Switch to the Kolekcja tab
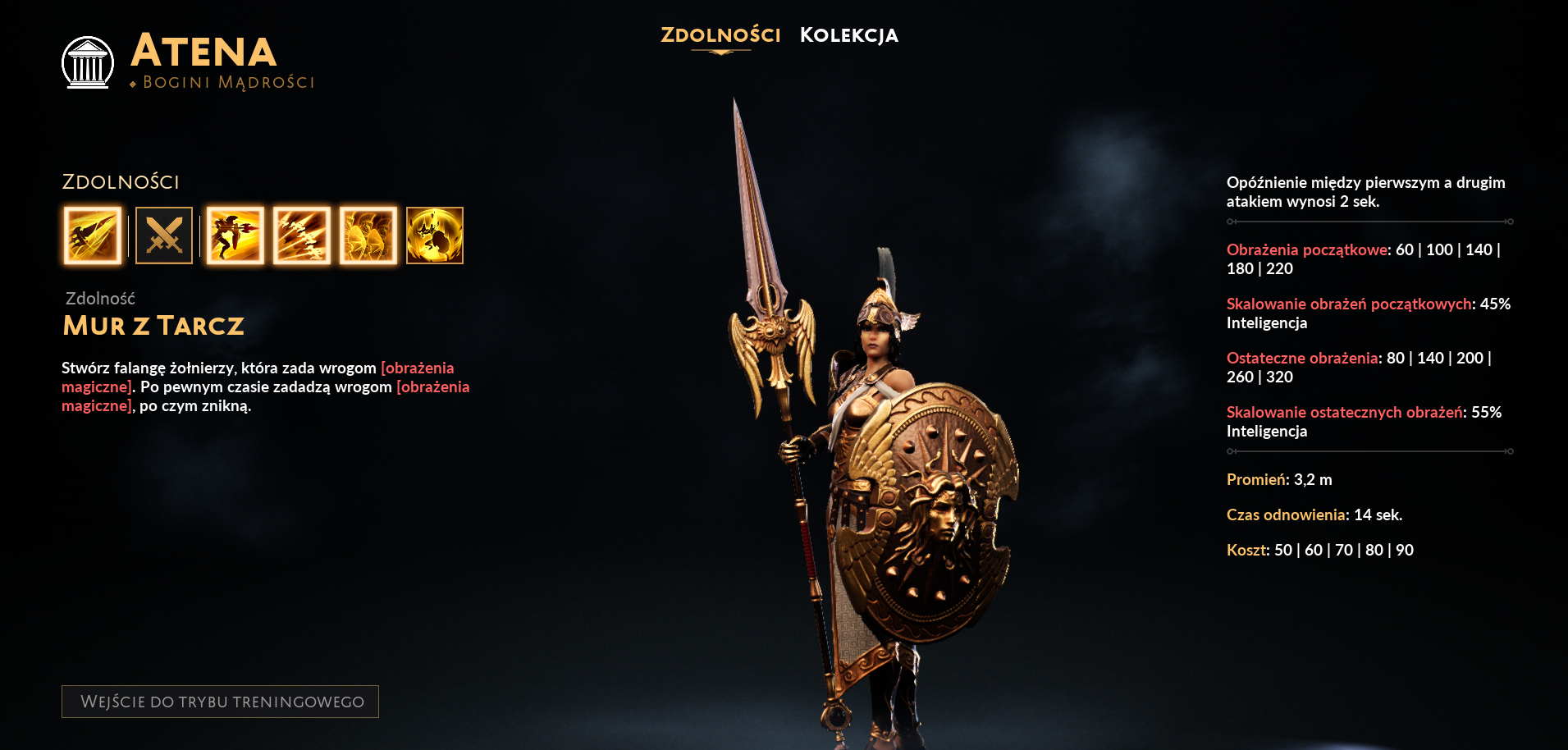Viewport: 1568px width, 750px height. pos(849,35)
